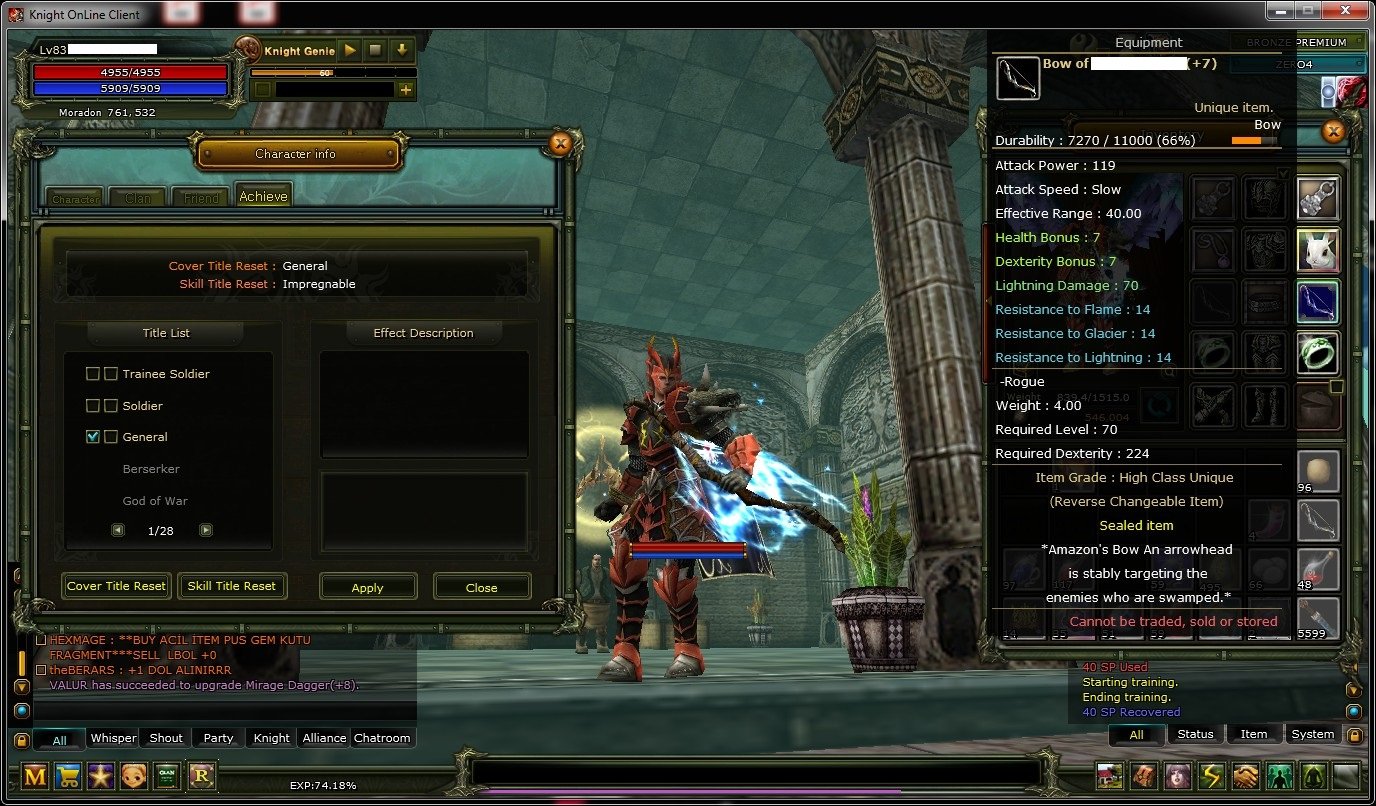Click the CLAN icon in the bottom toolbar
1376x806 pixels.
click(166, 776)
